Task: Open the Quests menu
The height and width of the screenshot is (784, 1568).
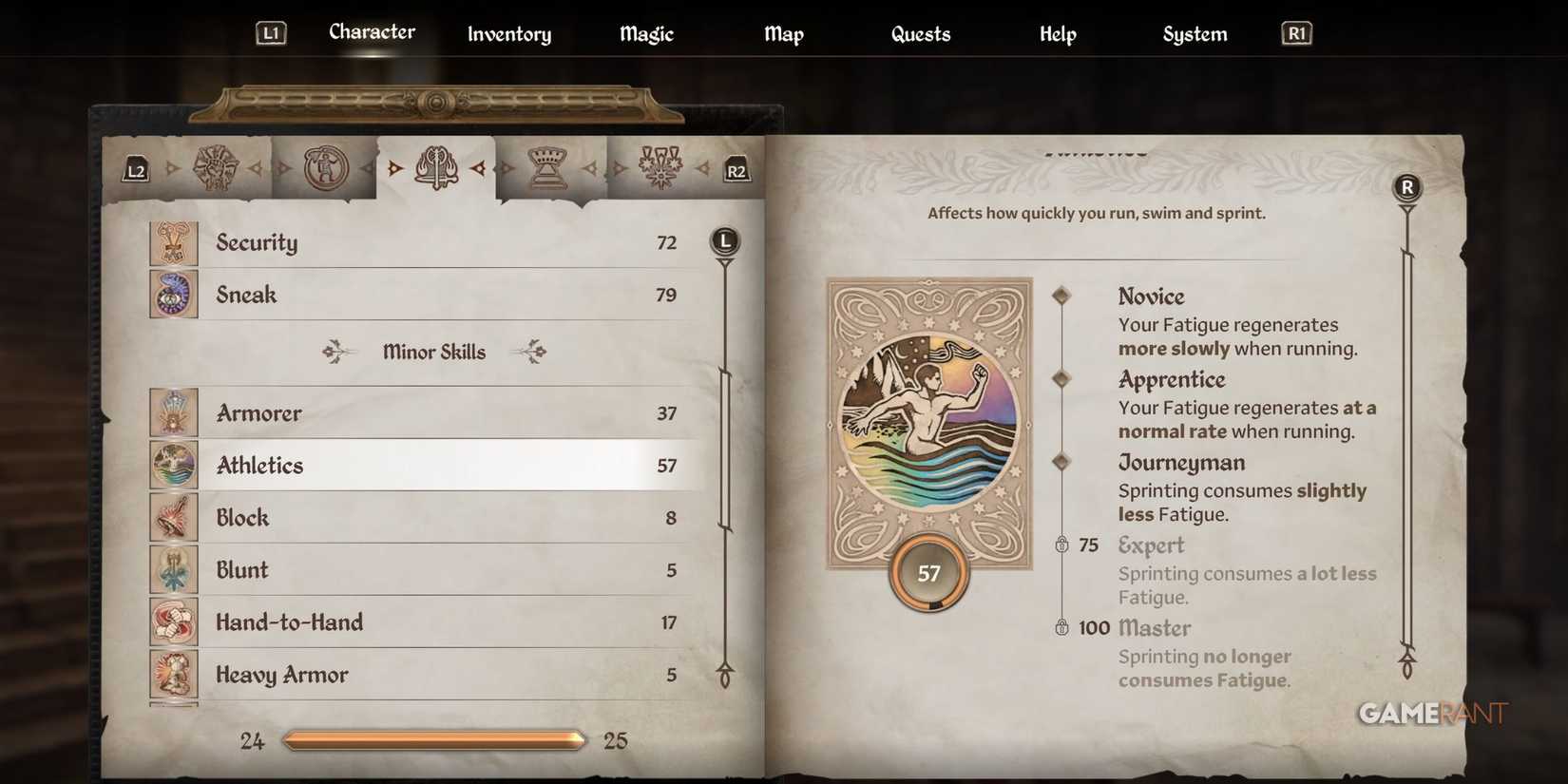Action: pyautogui.click(x=919, y=34)
